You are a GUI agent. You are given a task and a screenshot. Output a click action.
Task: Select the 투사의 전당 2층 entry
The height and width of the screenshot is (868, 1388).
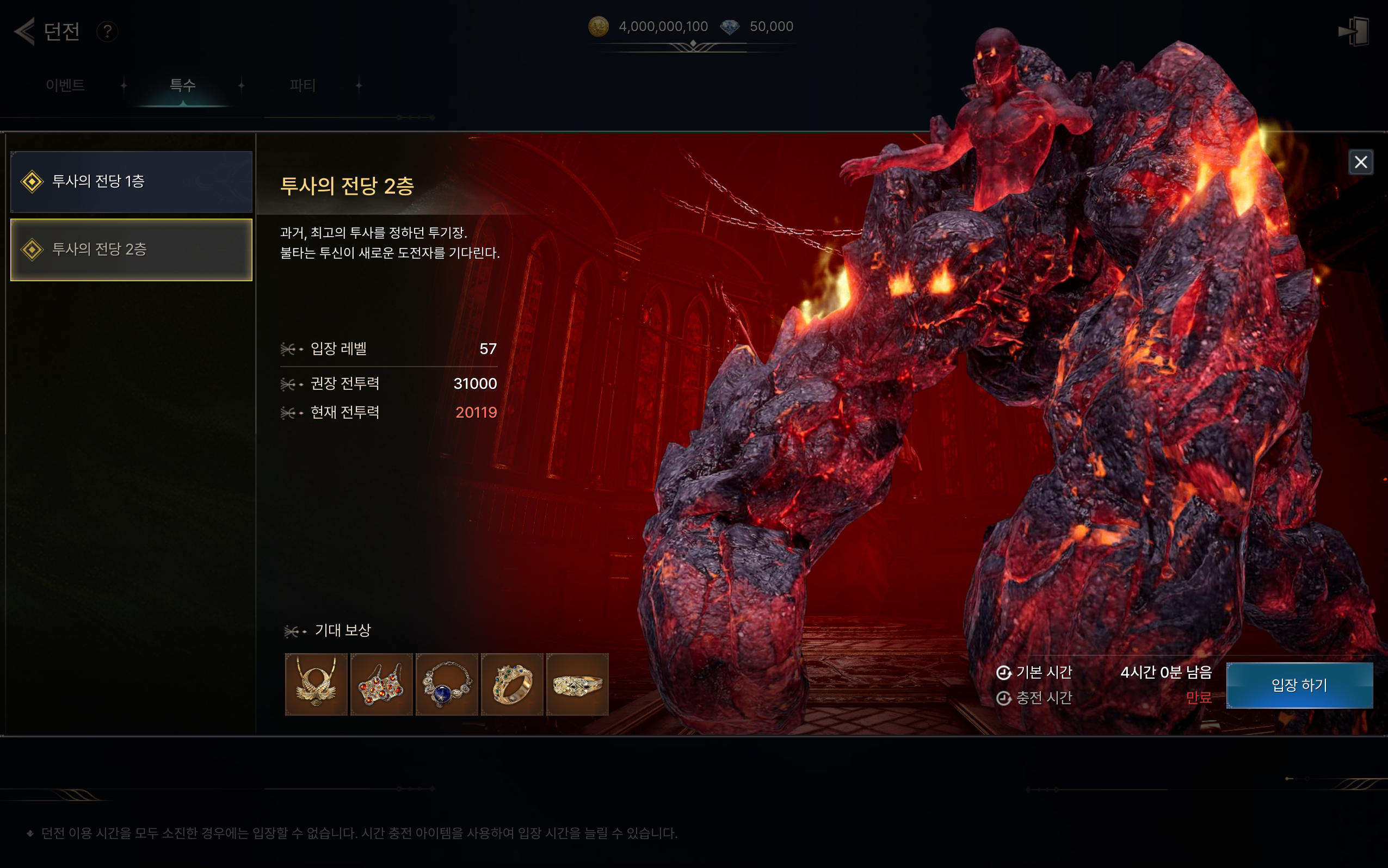click(x=132, y=249)
